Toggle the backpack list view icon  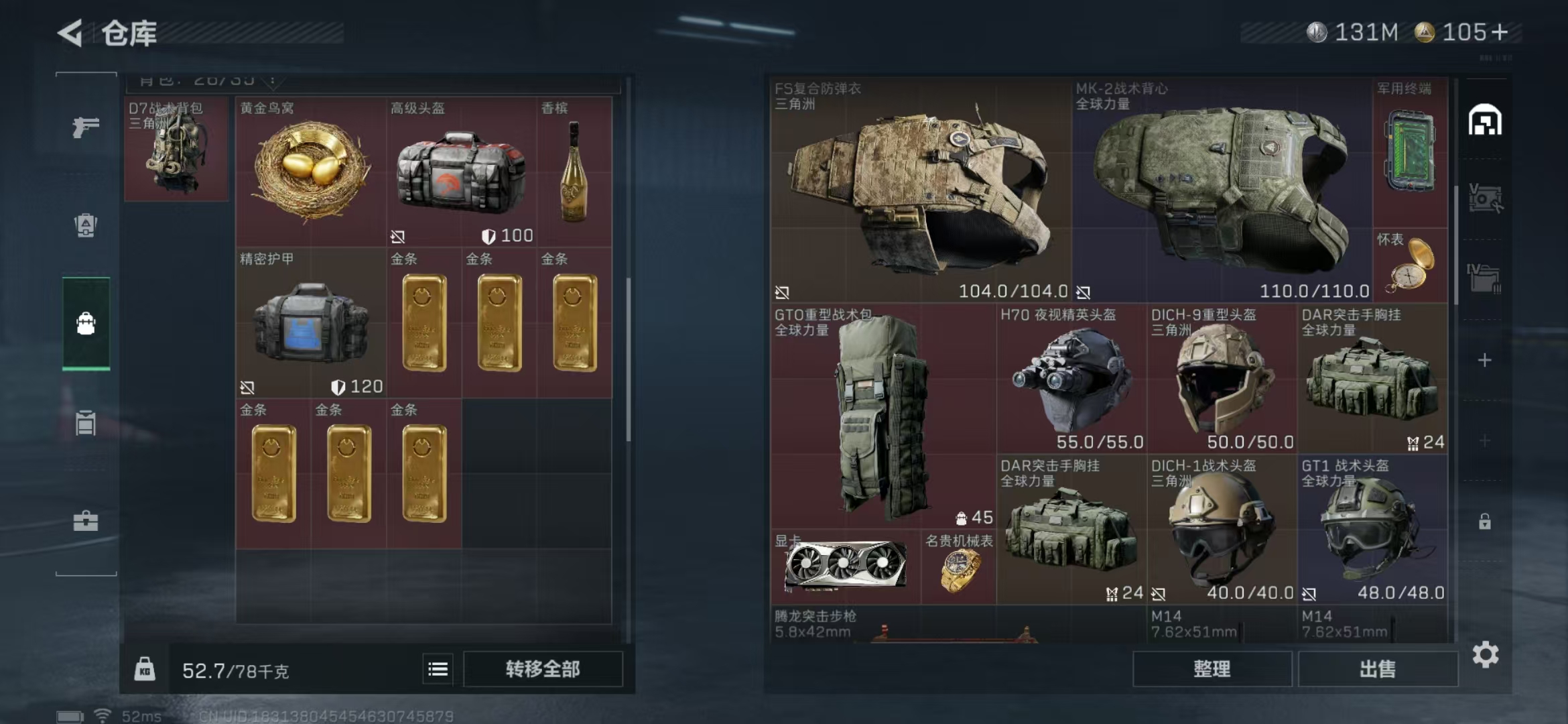(x=438, y=669)
